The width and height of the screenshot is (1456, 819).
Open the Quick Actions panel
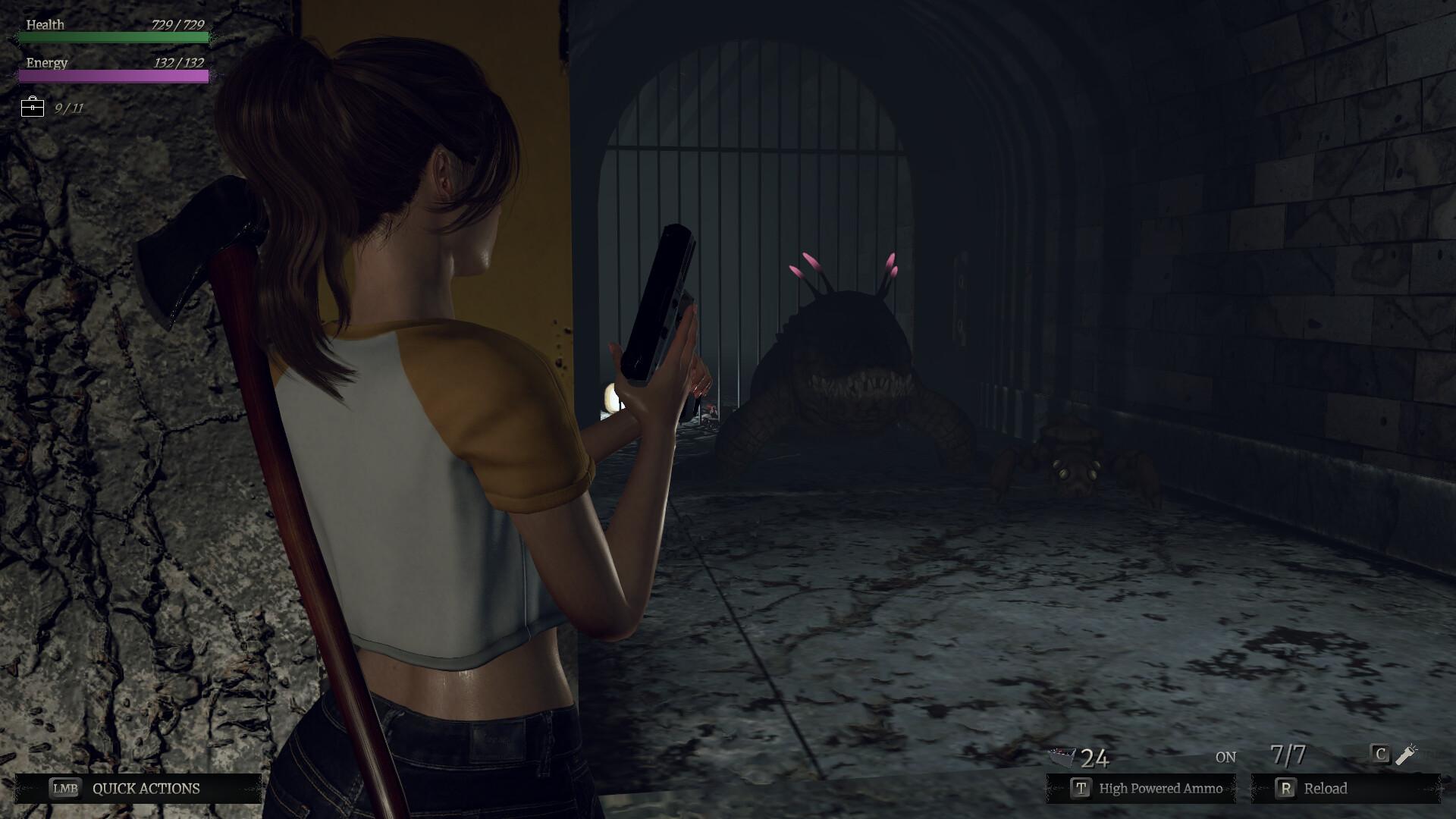pyautogui.click(x=138, y=789)
